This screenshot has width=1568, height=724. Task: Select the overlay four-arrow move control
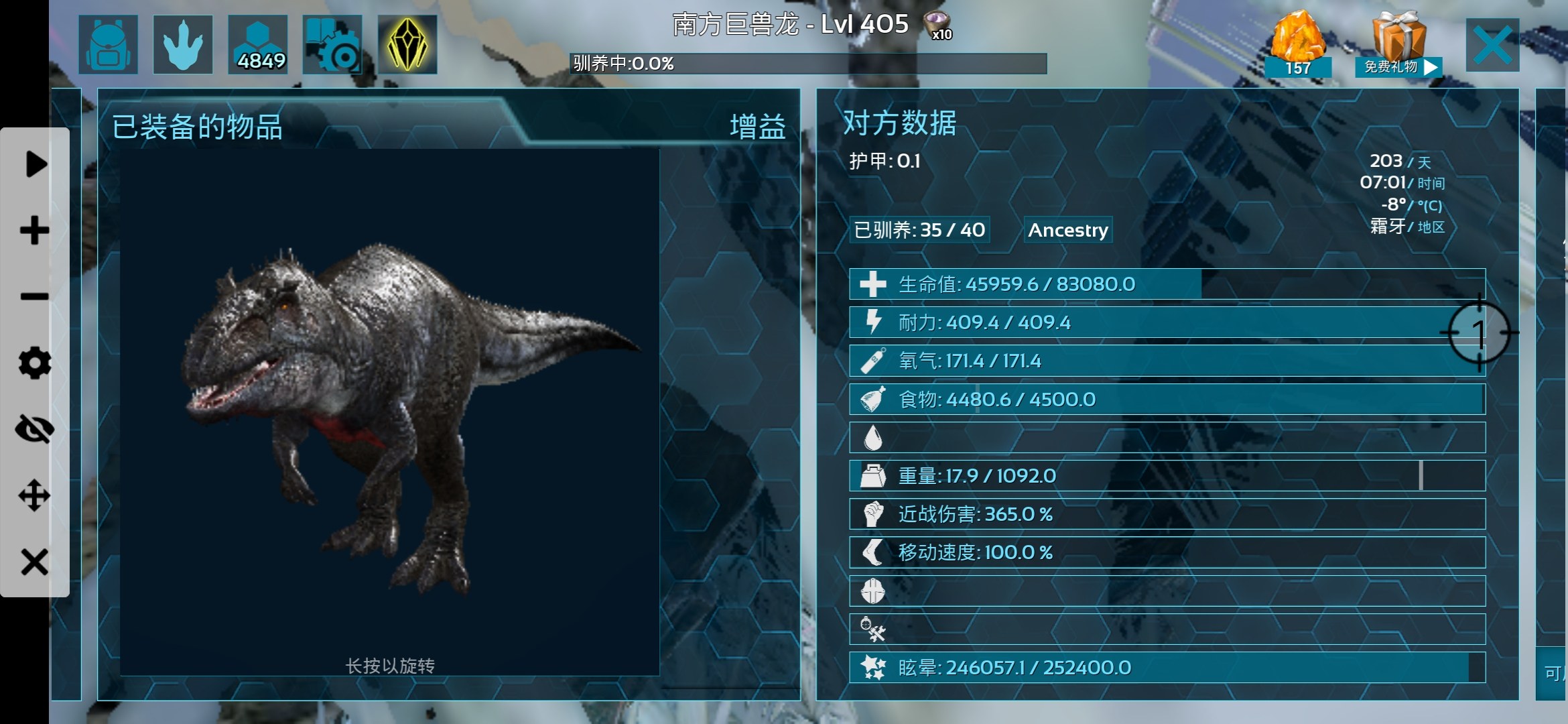pos(35,495)
